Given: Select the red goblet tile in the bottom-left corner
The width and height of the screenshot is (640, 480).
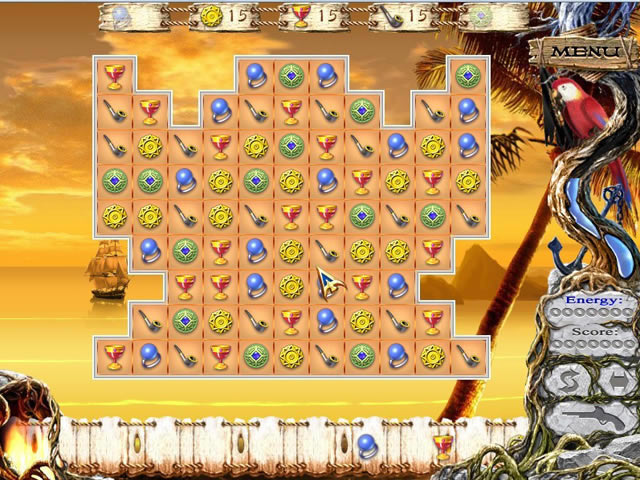Looking at the screenshot, I should [113, 356].
